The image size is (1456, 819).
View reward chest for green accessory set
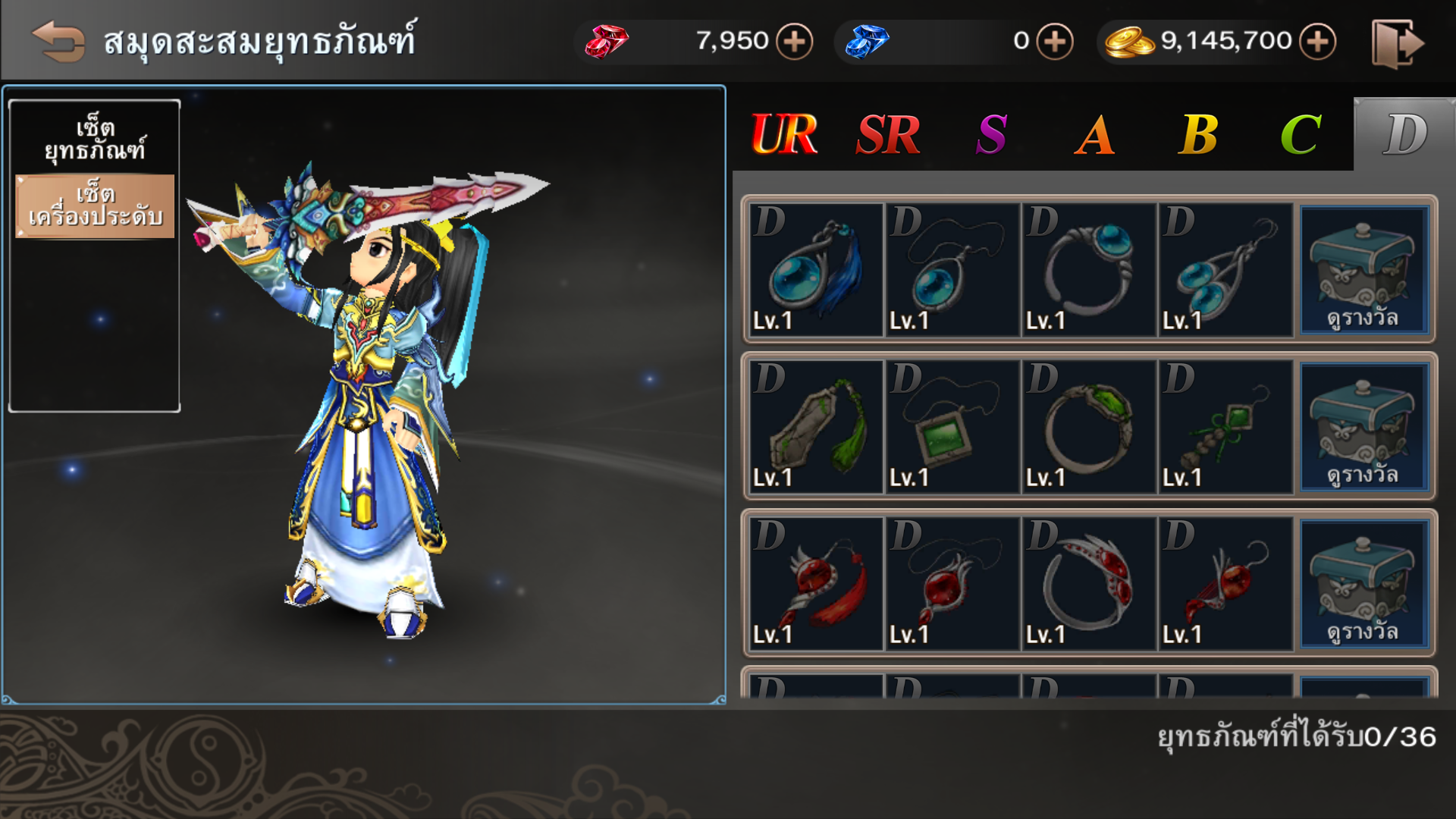1364,427
